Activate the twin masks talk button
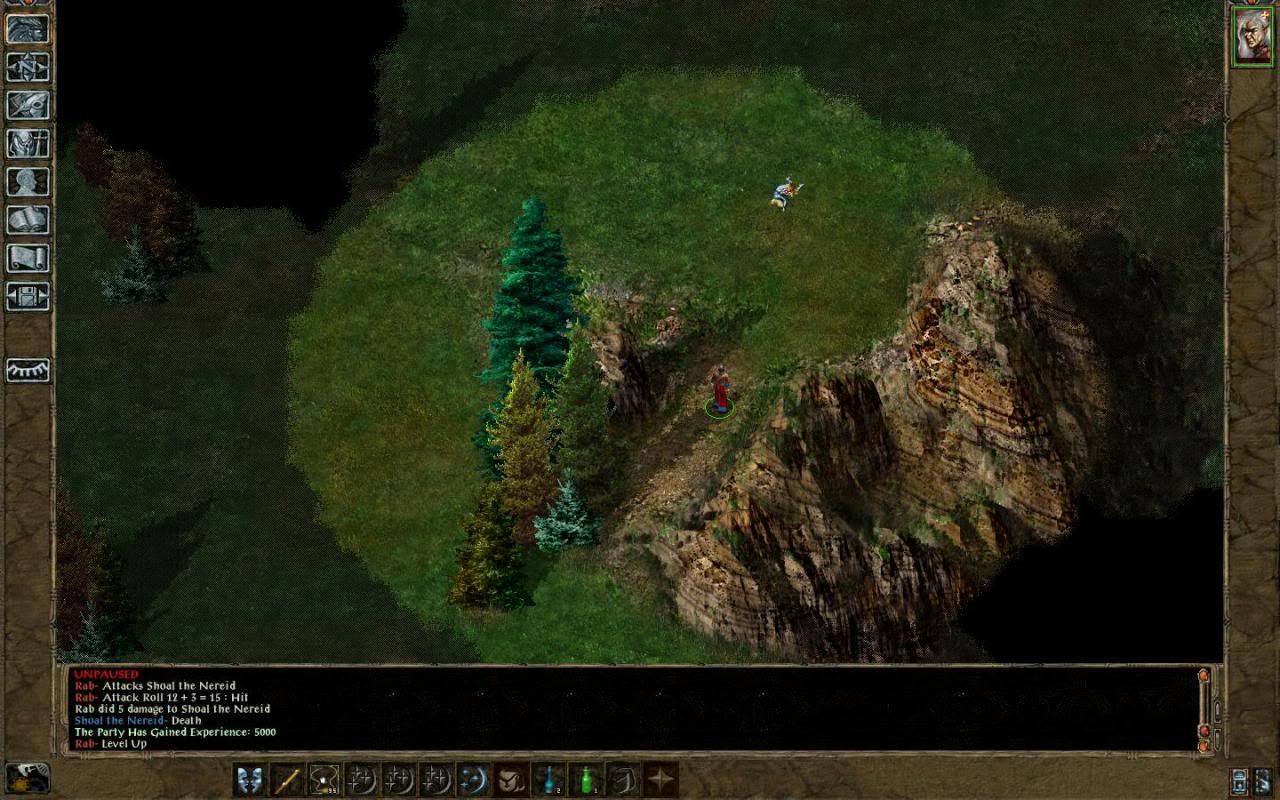Viewport: 1280px width, 800px height. click(250, 779)
